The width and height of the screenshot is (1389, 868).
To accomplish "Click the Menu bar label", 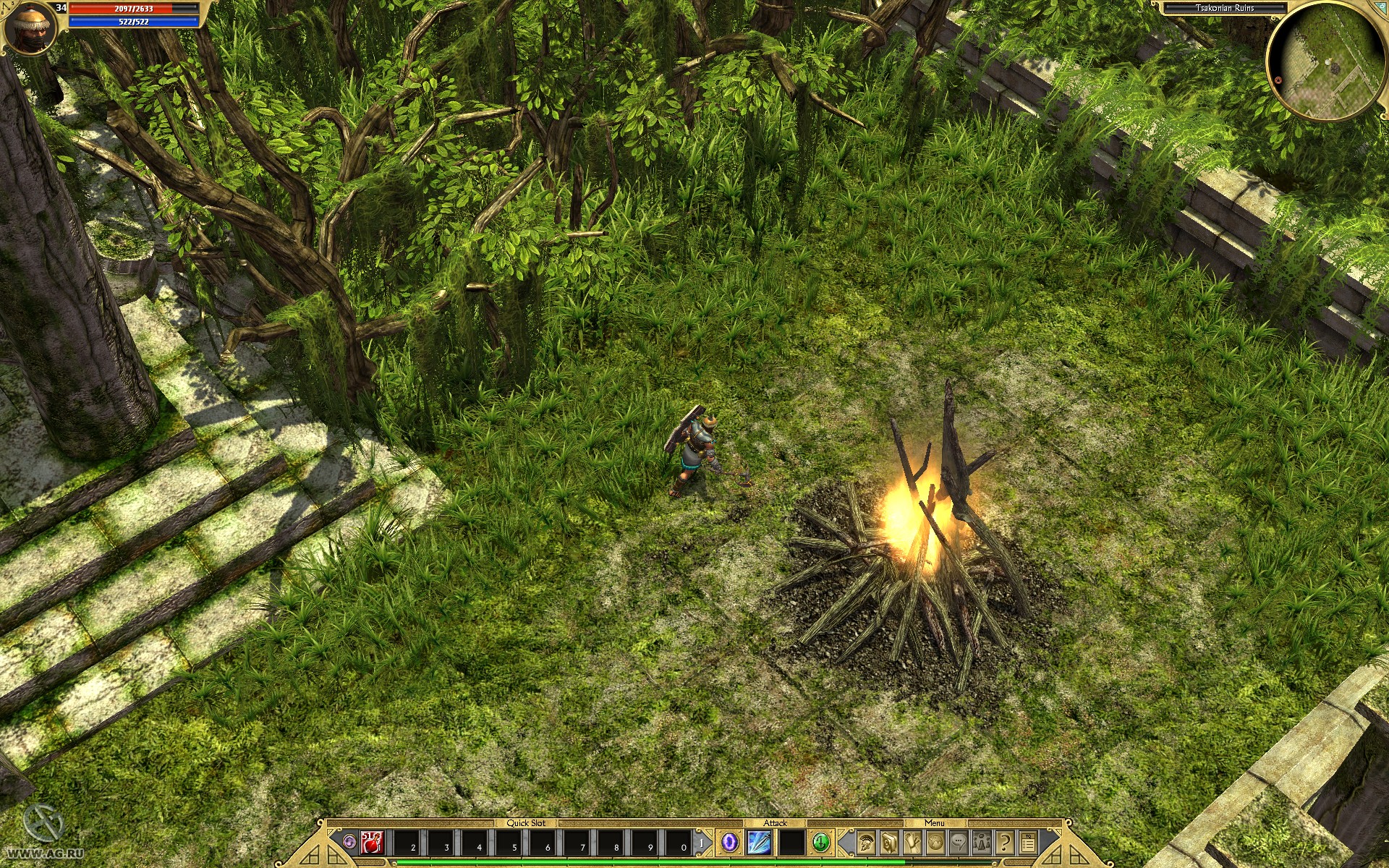I will (x=935, y=822).
